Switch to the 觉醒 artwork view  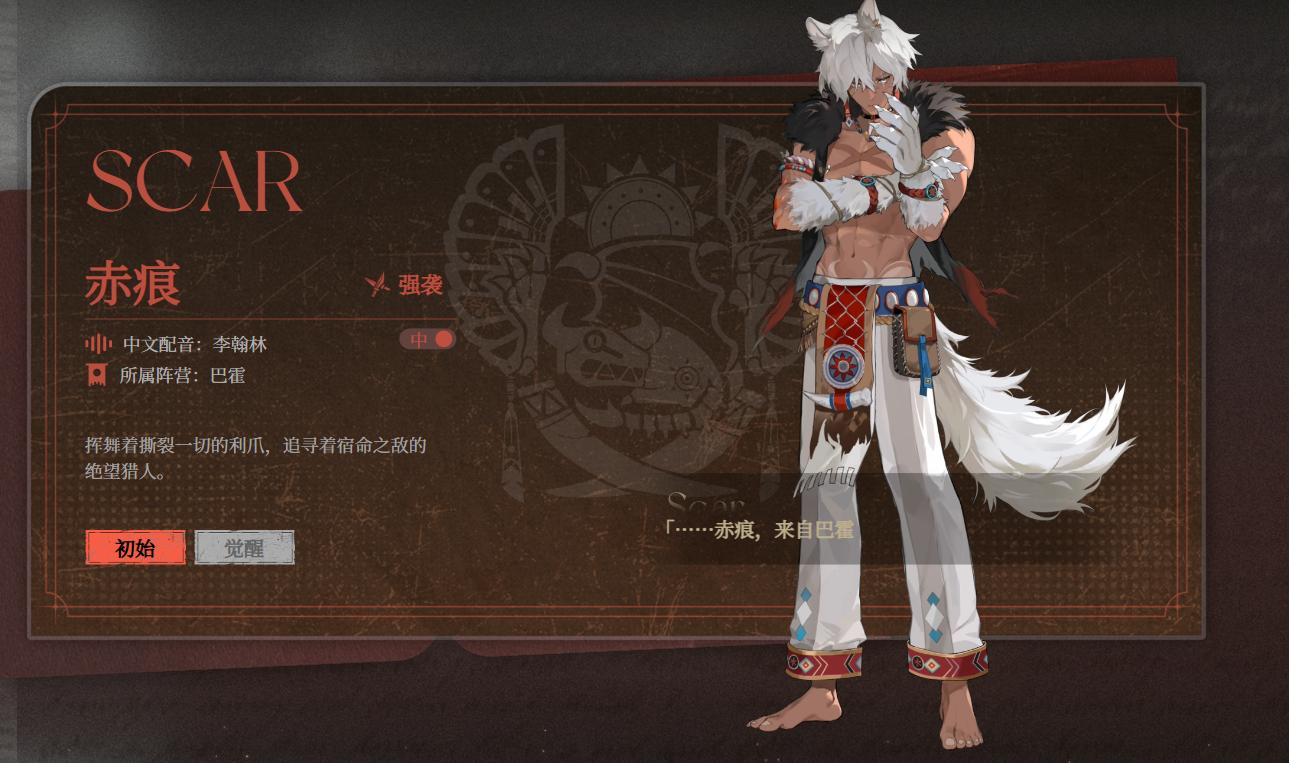point(245,548)
